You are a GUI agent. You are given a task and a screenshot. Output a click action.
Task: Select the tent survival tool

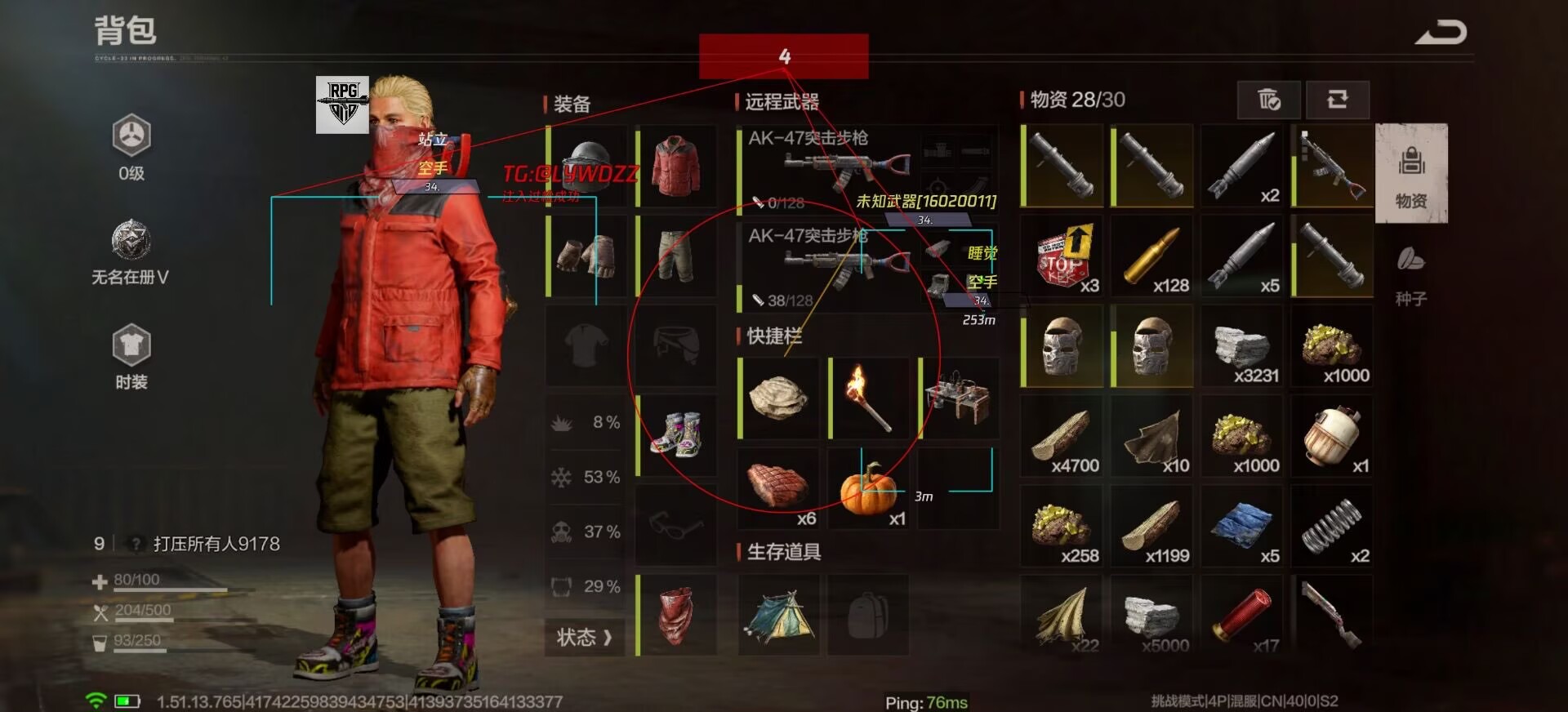tap(778, 615)
